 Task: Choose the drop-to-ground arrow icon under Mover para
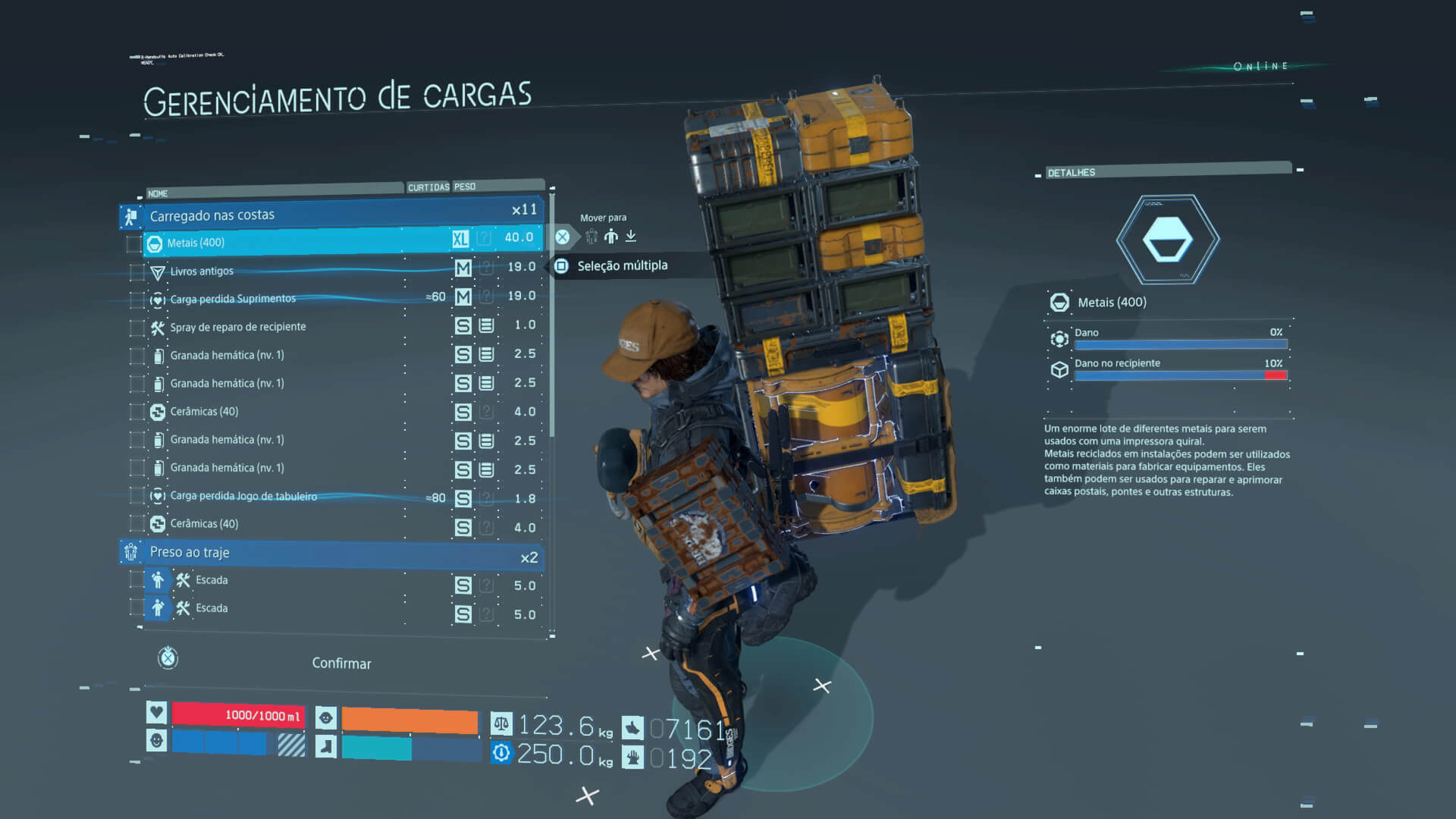(631, 237)
